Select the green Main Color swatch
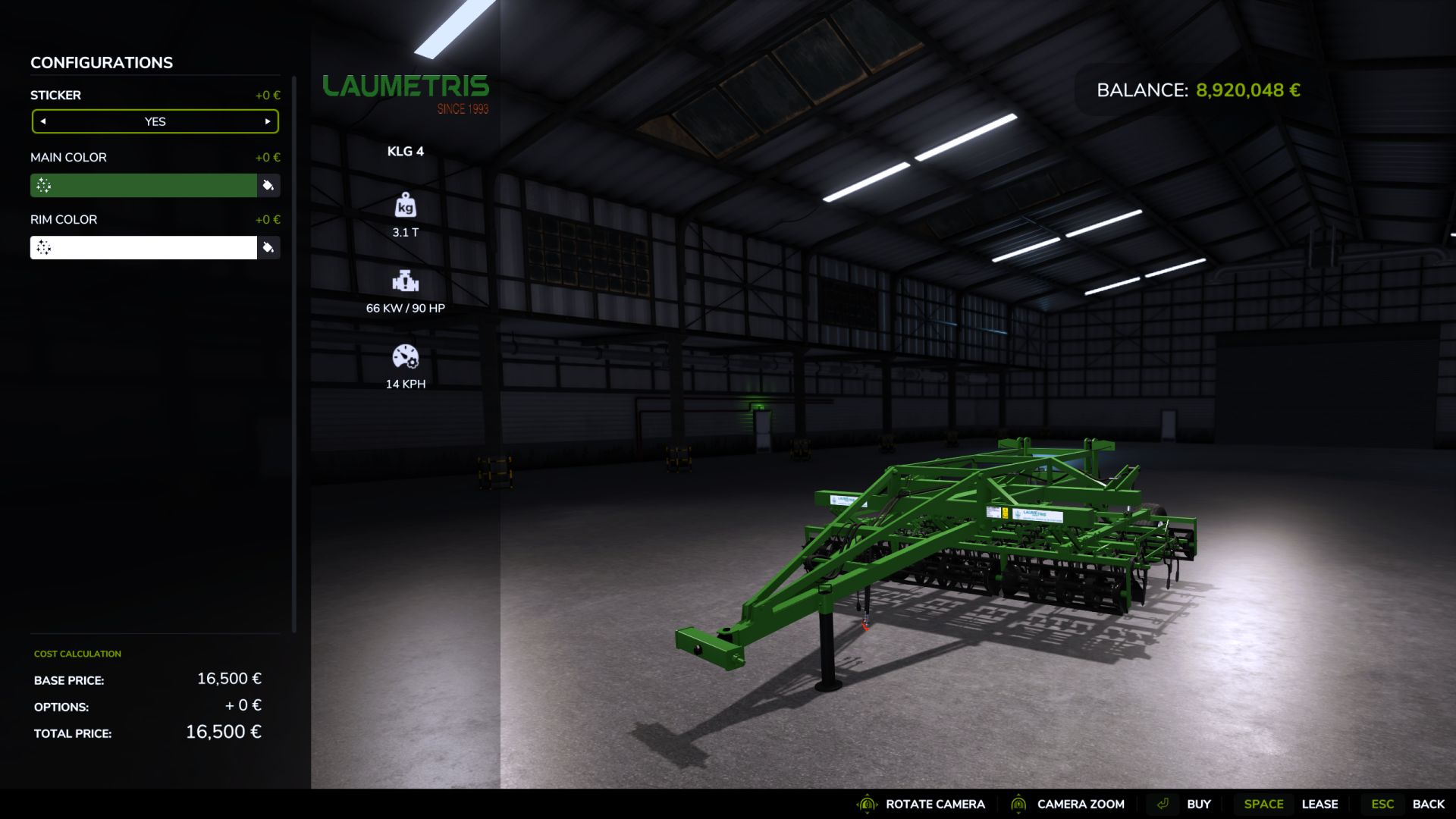Viewport: 1456px width, 819px height. click(x=144, y=185)
